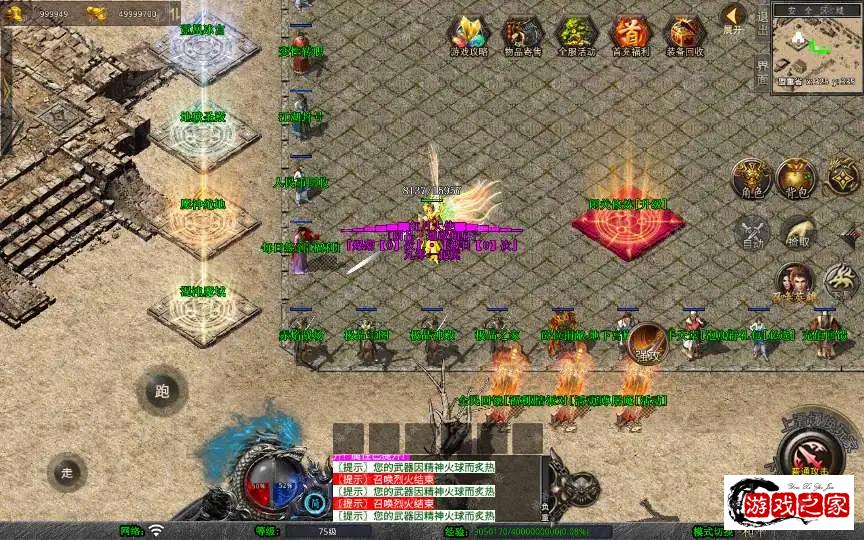Open the 召唤英雄 summon hero portrait

click(795, 283)
